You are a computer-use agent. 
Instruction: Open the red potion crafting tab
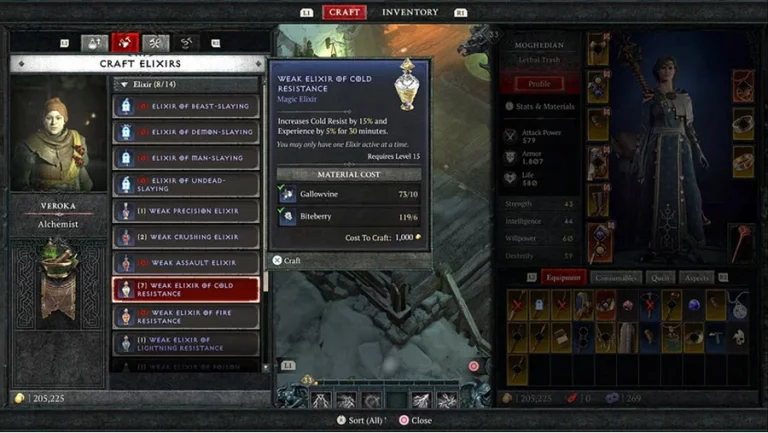click(126, 42)
